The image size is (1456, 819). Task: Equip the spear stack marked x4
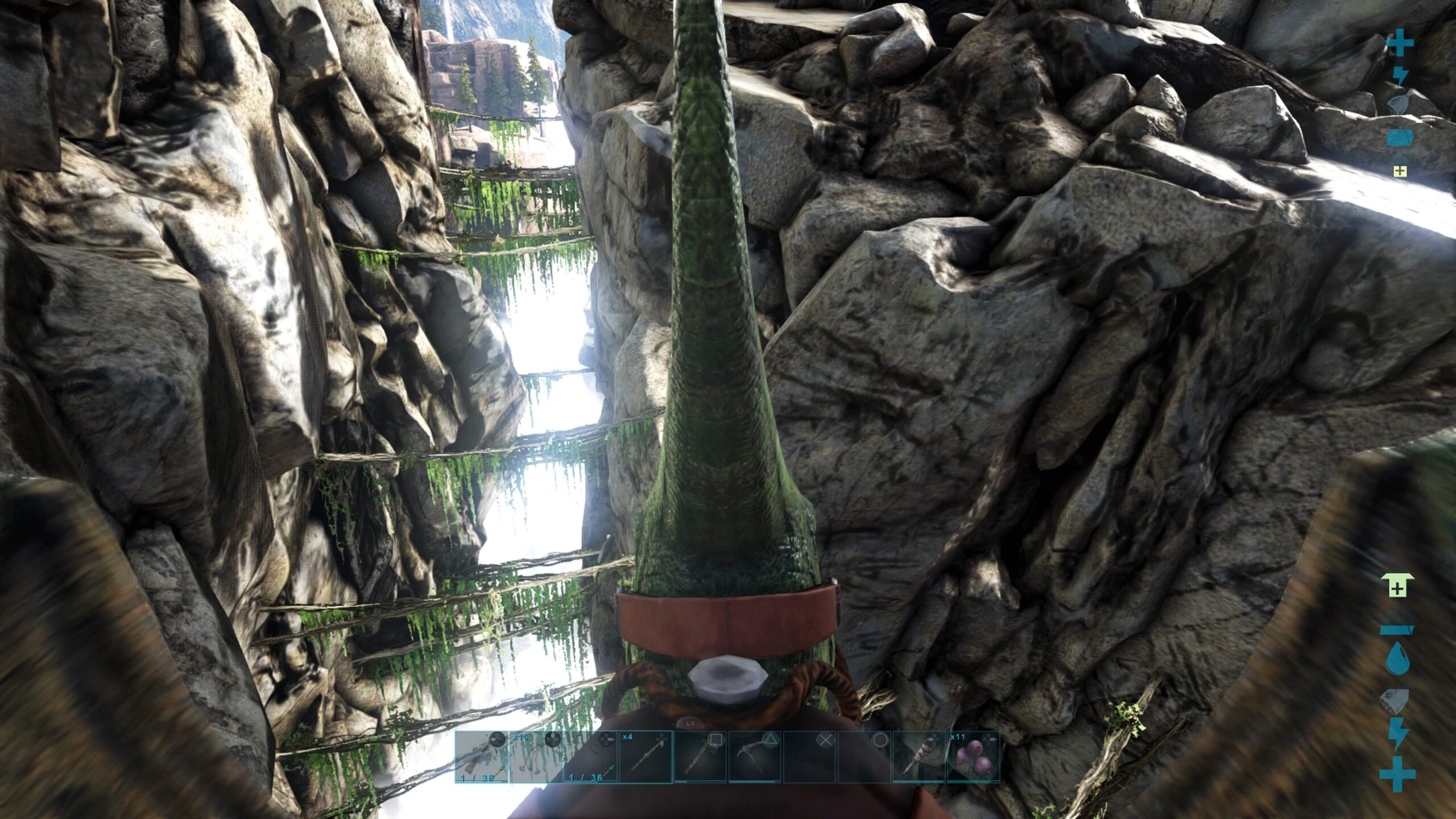645,757
